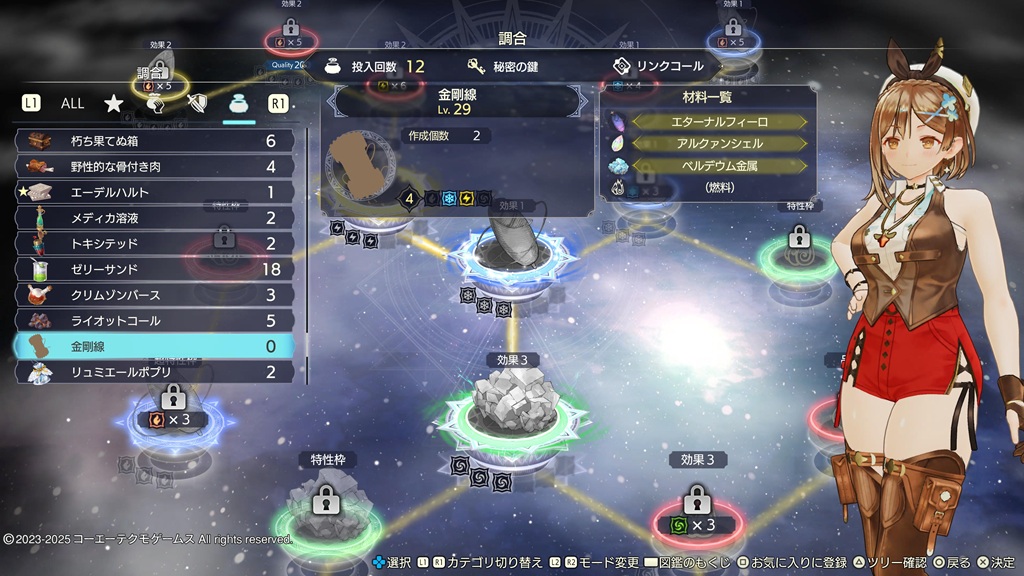Activate the リンクコール option
1024x576 pixels.
click(x=659, y=67)
